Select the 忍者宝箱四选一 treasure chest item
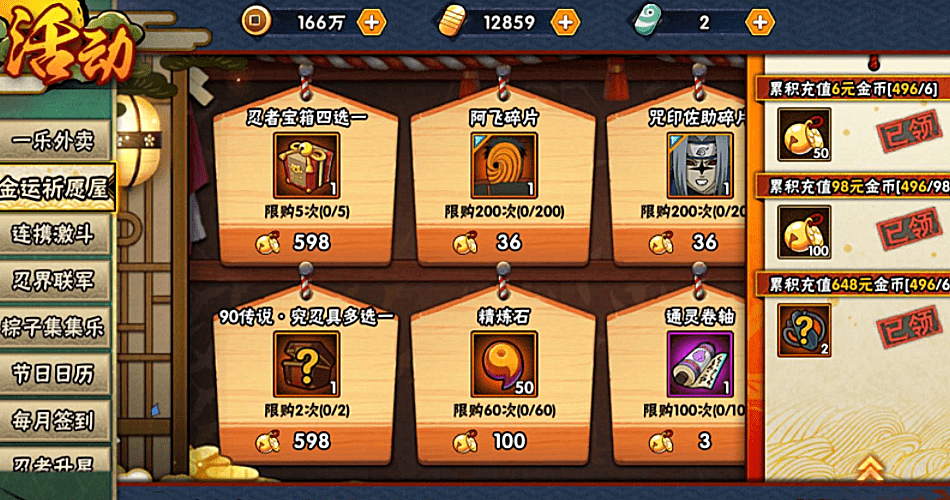The width and height of the screenshot is (950, 500). coord(307,165)
